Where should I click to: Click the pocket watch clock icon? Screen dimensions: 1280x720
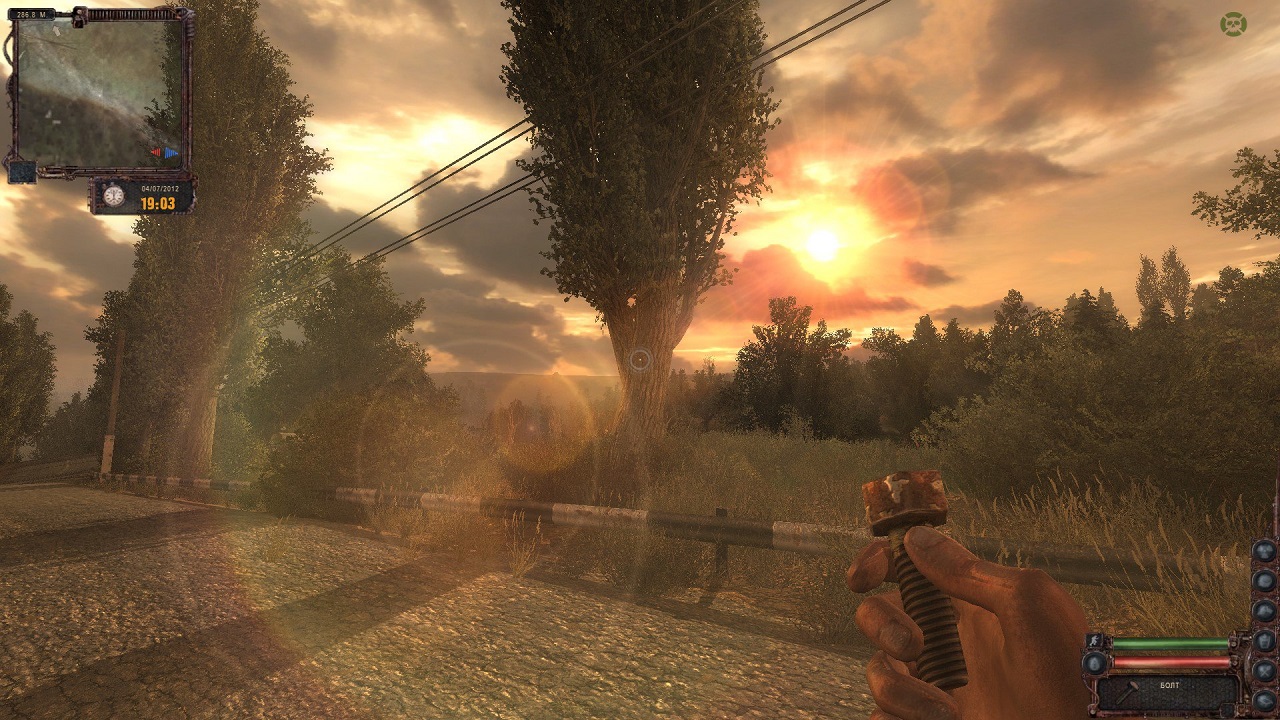[114, 196]
